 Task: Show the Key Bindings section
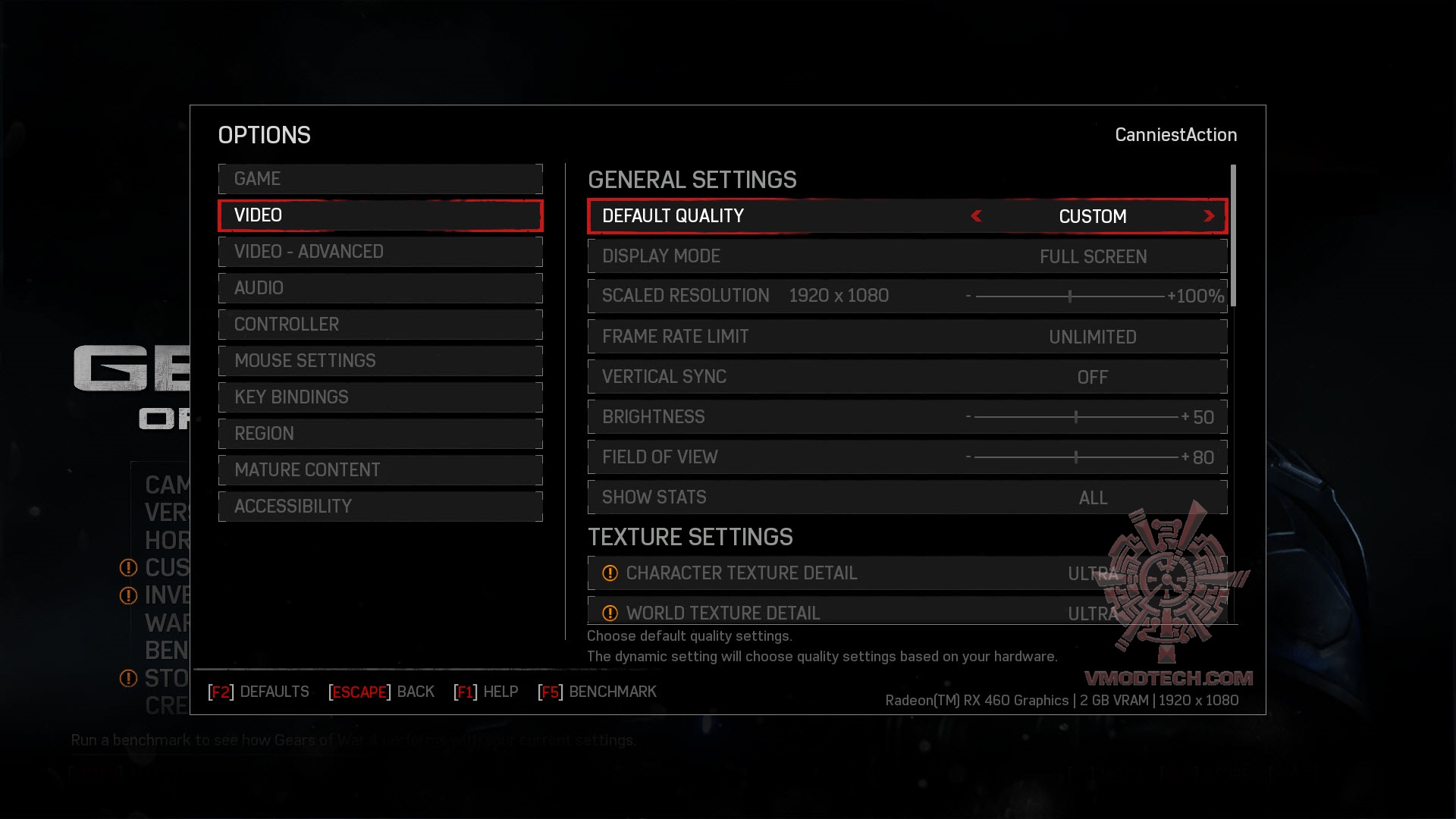[380, 397]
